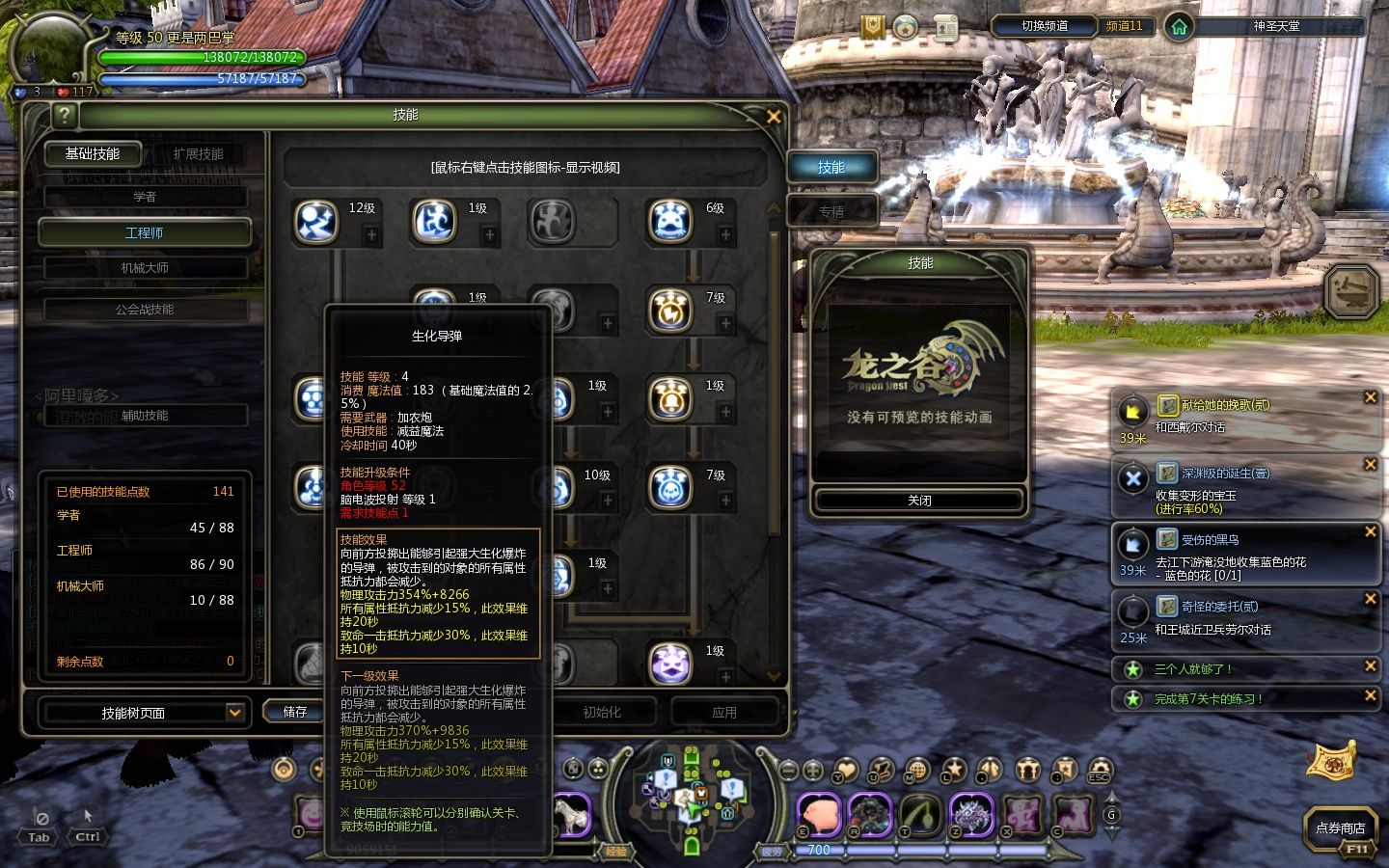Click the 切换频道 button
The image size is (1389, 868).
[x=1045, y=26]
